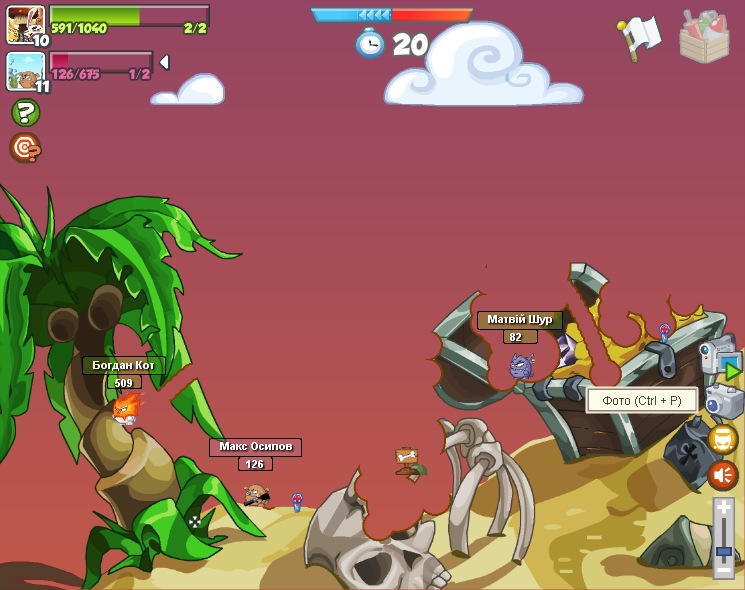The height and width of the screenshot is (590, 745).
Task: Open the weapons crate inventory
Action: click(704, 37)
